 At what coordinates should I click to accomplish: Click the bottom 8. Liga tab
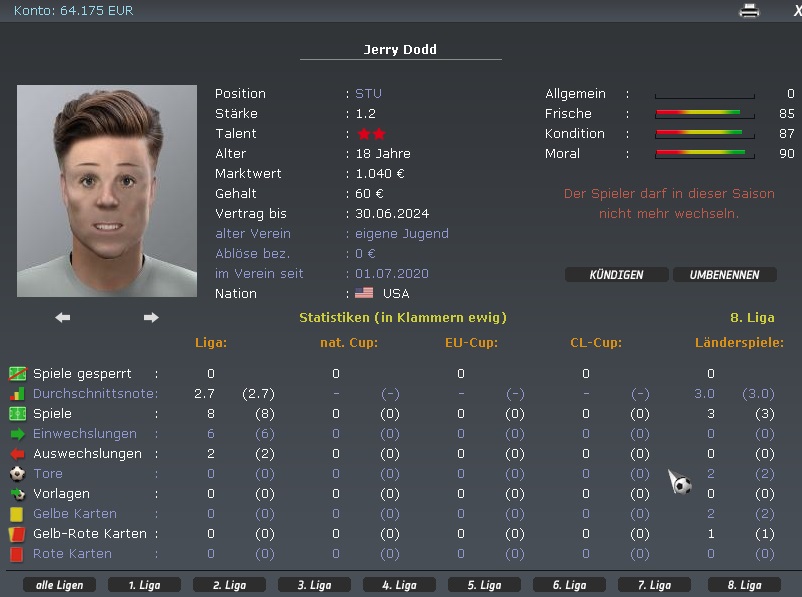tap(743, 585)
